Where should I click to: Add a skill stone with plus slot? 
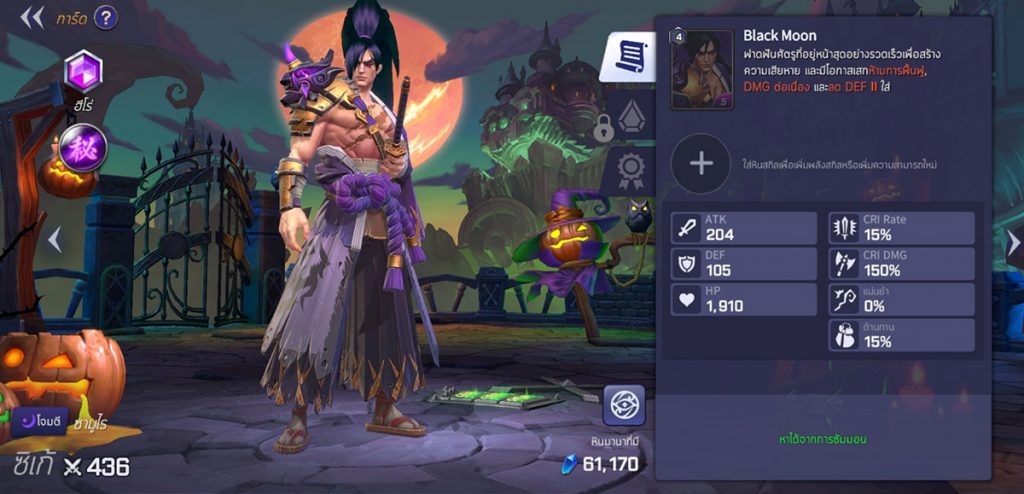pos(701,163)
